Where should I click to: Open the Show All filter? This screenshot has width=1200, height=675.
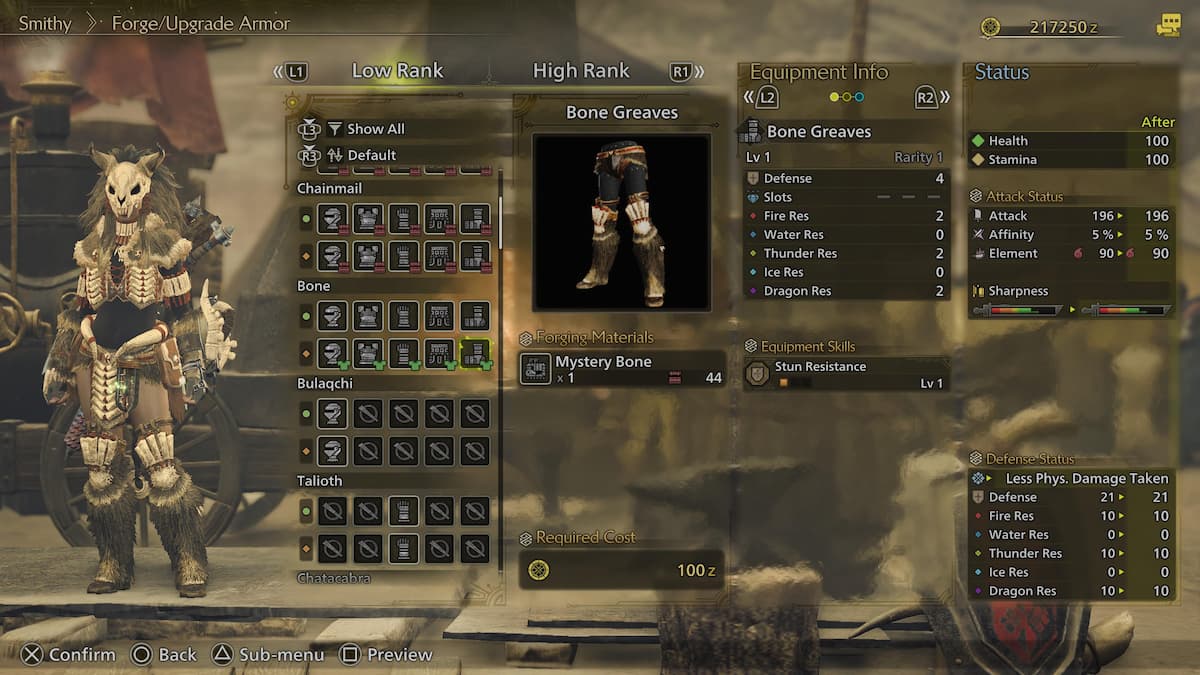pyautogui.click(x=375, y=129)
